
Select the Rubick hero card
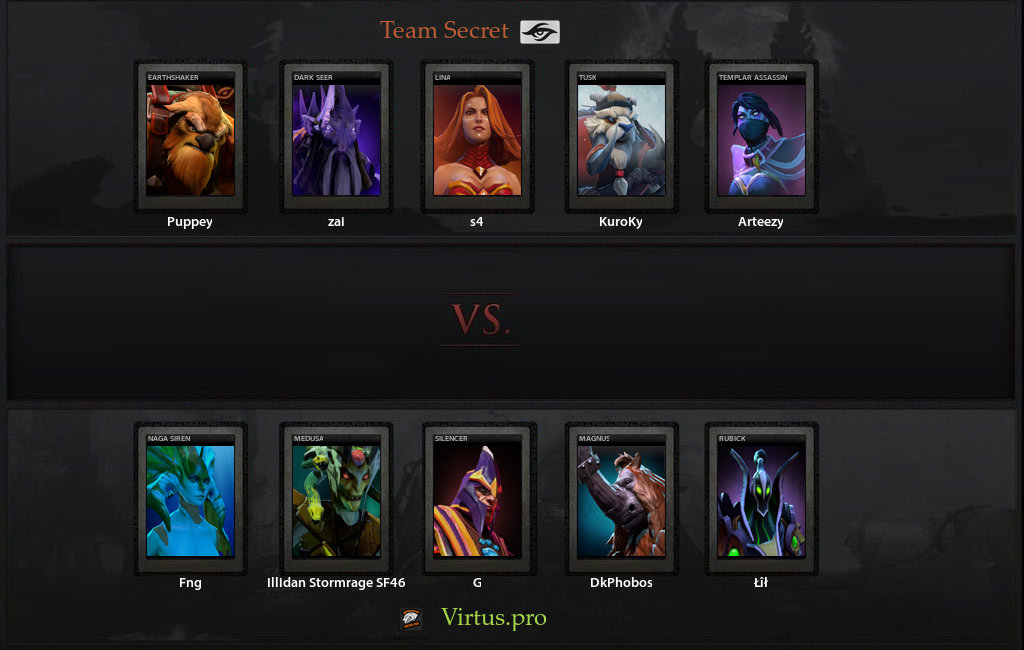[x=761, y=499]
